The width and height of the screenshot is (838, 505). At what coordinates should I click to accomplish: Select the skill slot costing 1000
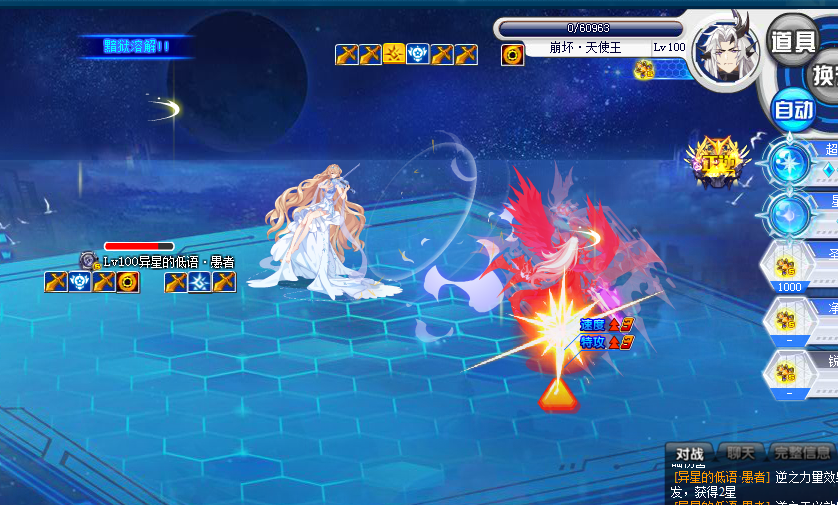click(x=791, y=267)
